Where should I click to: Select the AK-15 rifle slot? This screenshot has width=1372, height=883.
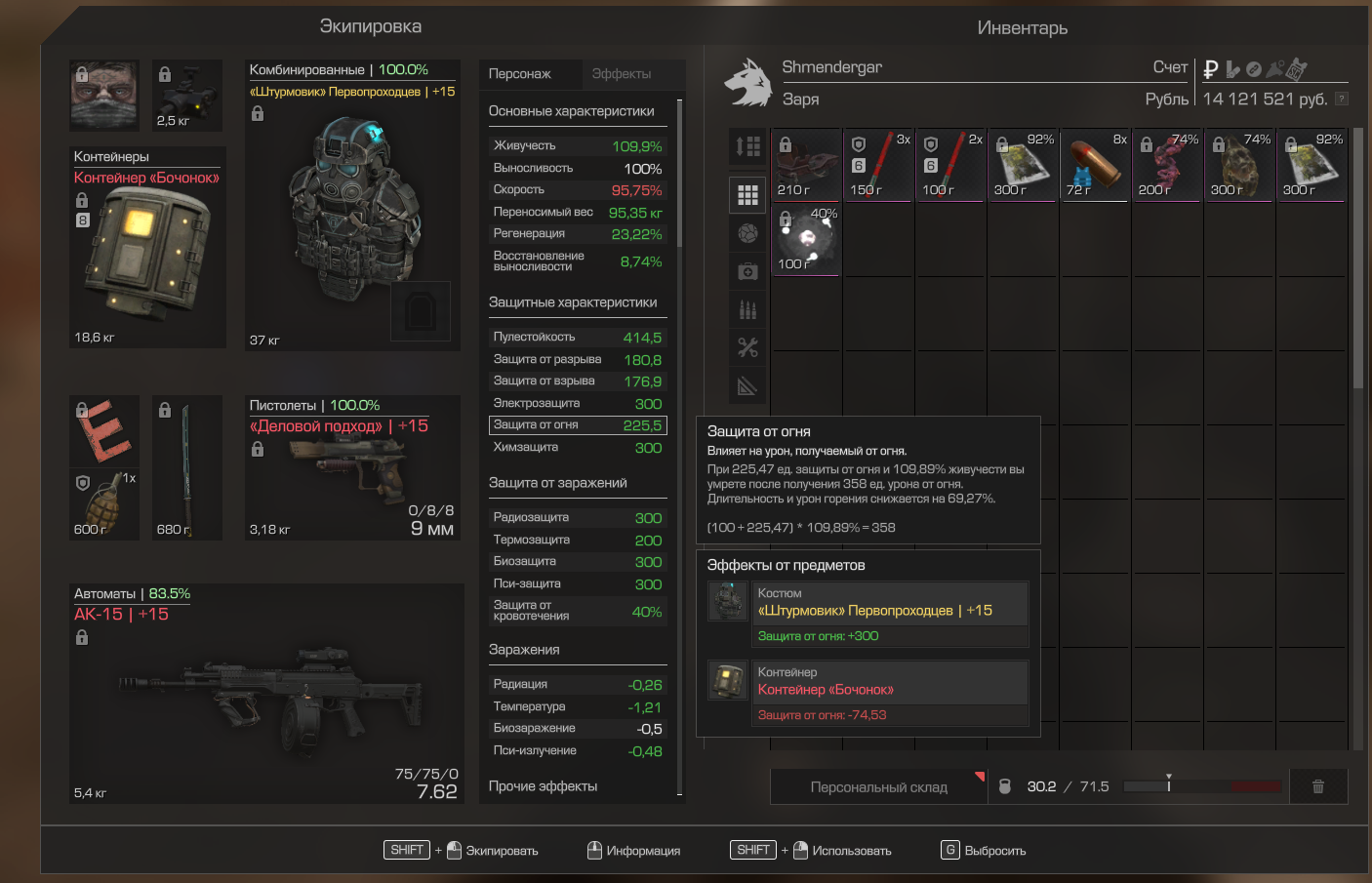click(266, 693)
